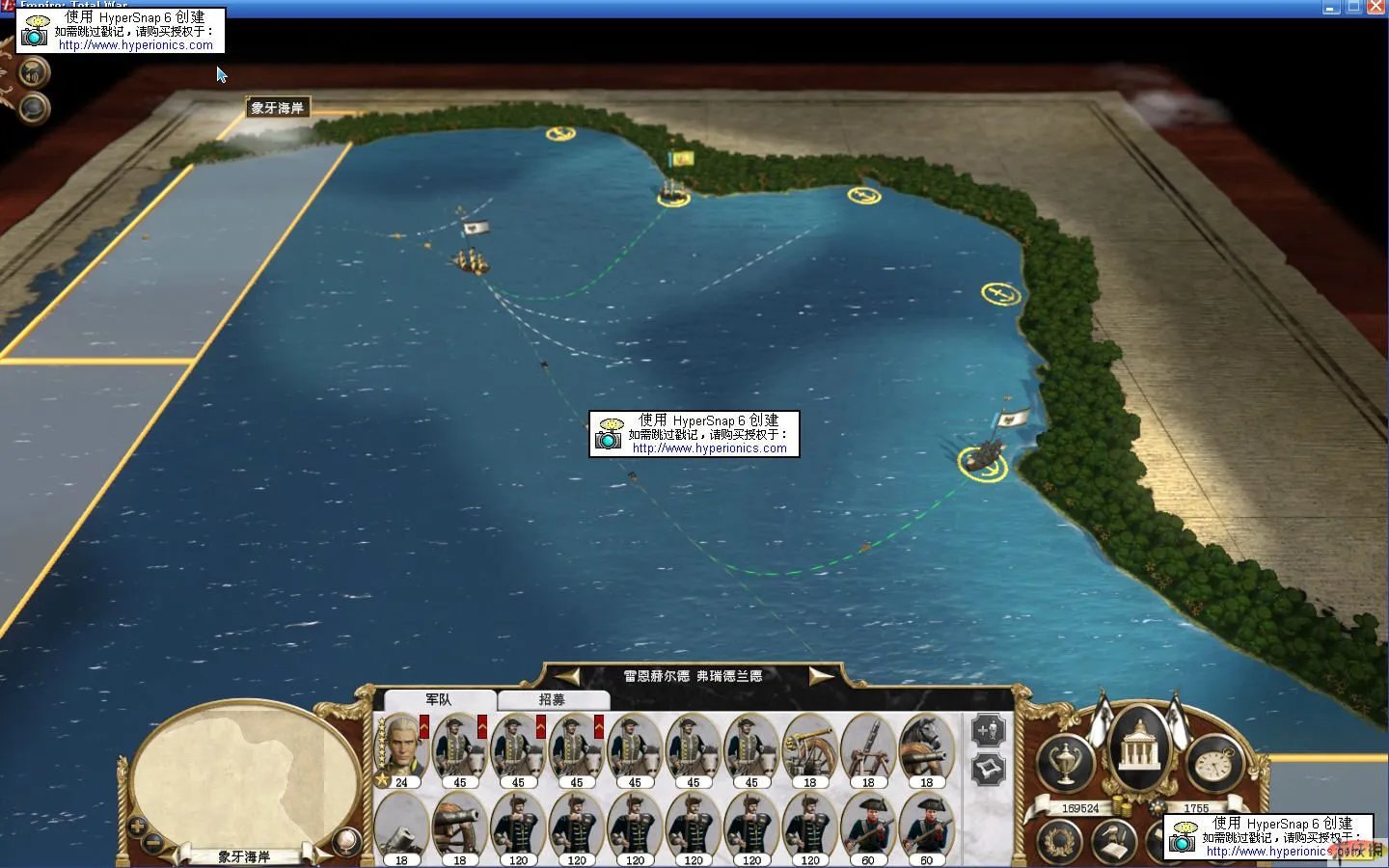Zoom out on the minimap
Screen dimensions: 1389x868
(x=152, y=843)
